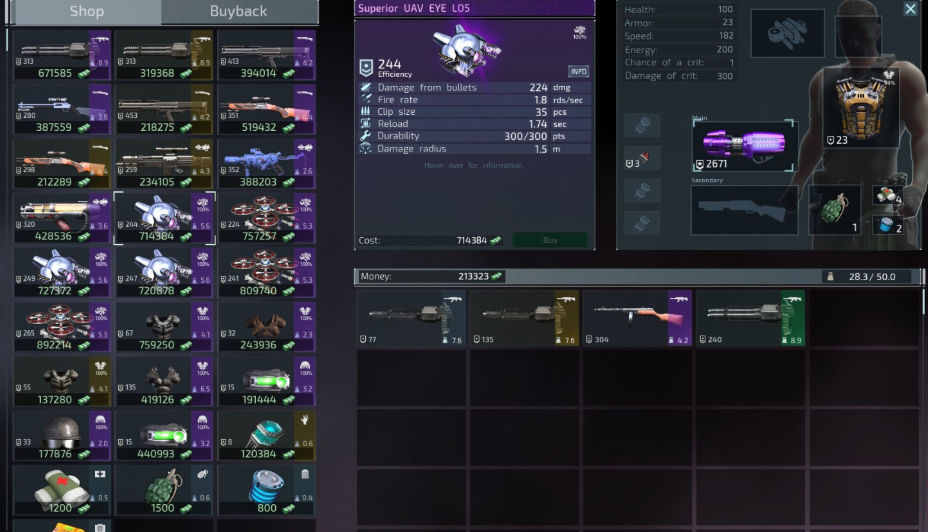The image size is (928, 532).
Task: Open the INFO details for the UAV
Action: point(578,71)
